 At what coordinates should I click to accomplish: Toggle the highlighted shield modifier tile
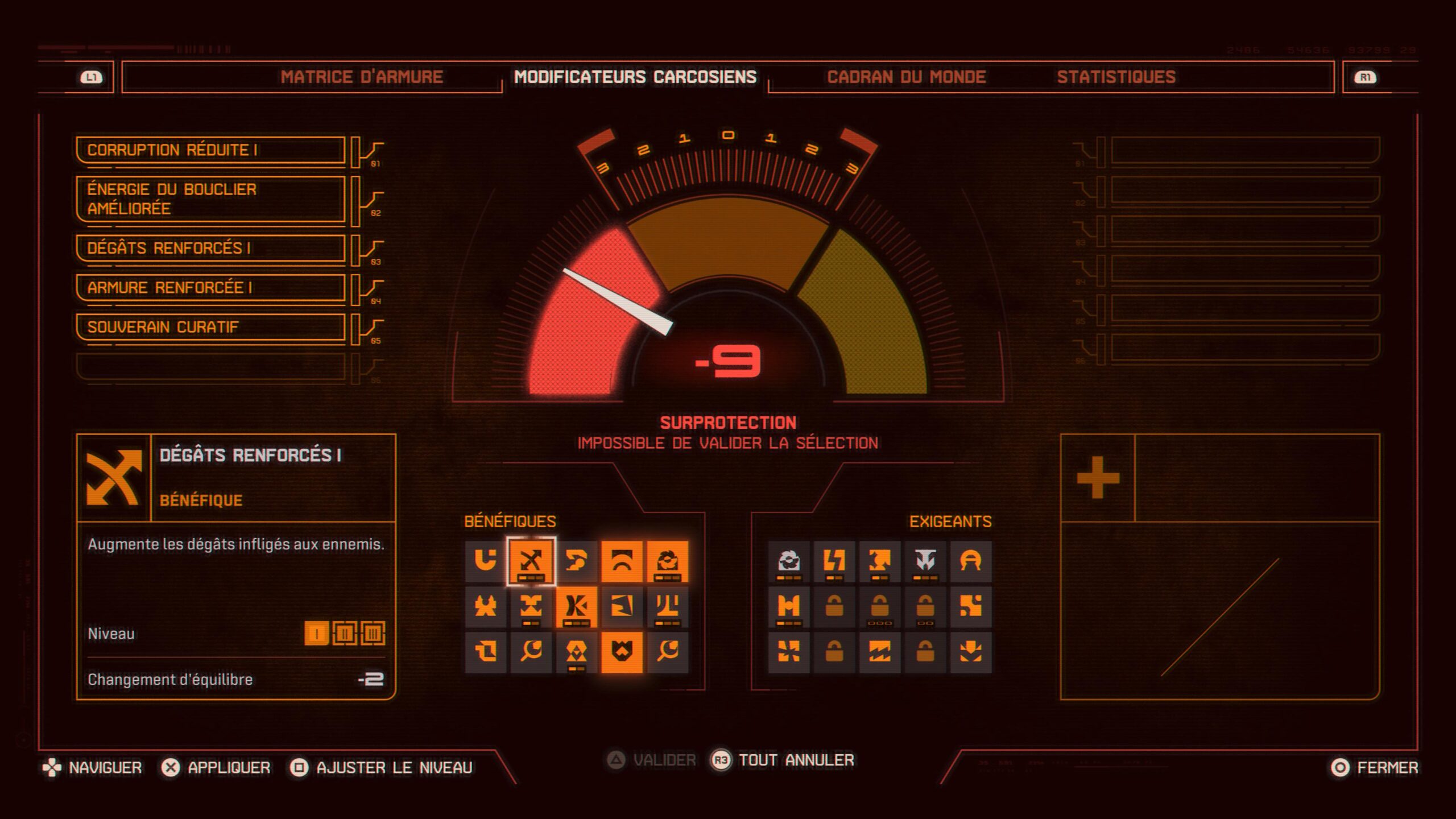click(622, 652)
